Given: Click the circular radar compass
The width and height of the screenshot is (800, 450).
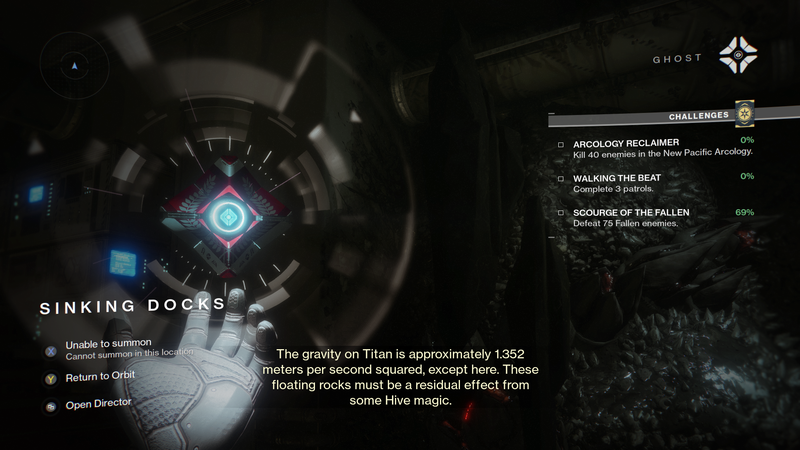Looking at the screenshot, I should (75, 64).
